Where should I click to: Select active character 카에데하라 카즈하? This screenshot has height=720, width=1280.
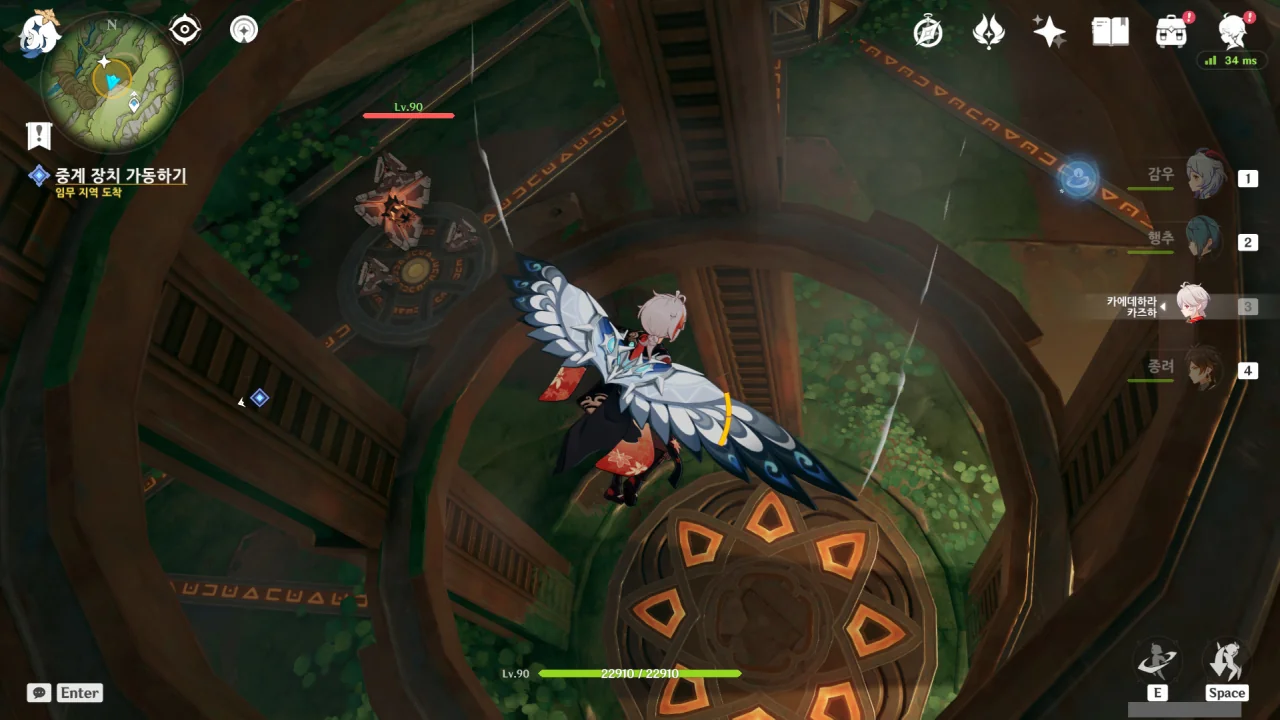pos(1192,305)
